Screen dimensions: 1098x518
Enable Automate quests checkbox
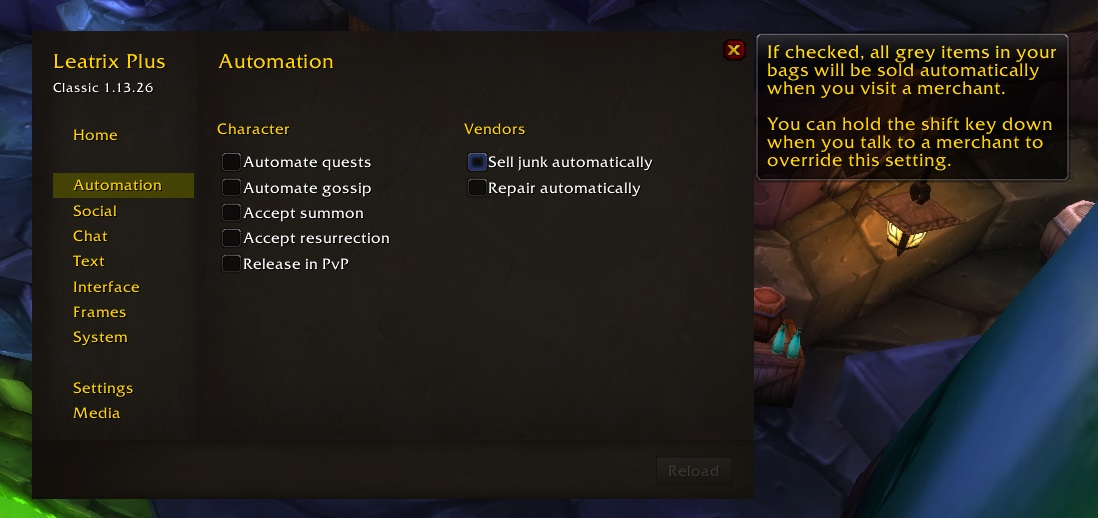(x=232, y=162)
